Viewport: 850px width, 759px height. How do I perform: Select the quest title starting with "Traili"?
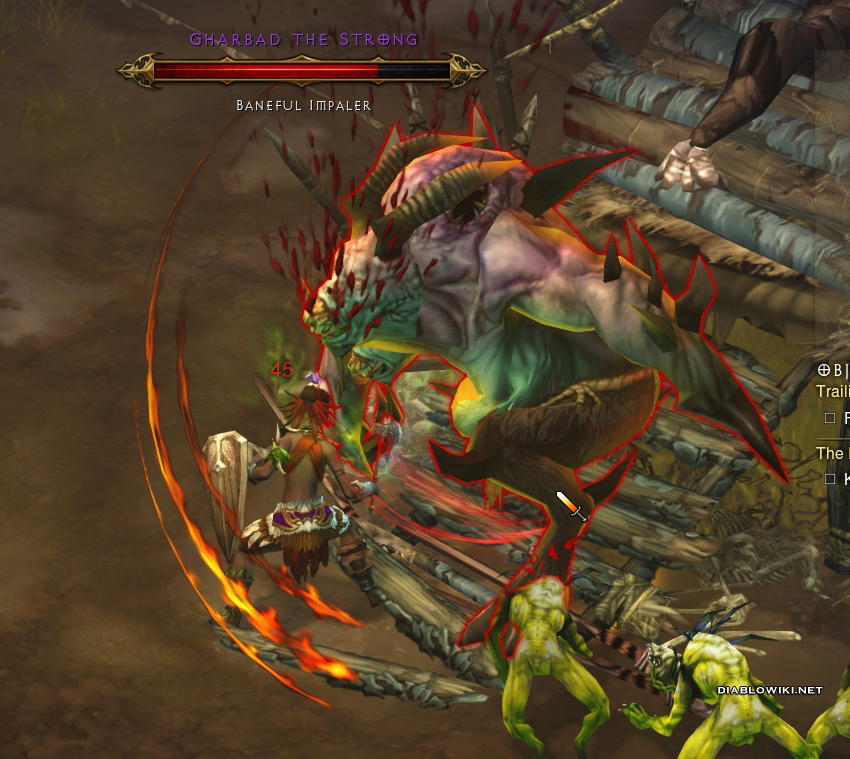[x=832, y=393]
